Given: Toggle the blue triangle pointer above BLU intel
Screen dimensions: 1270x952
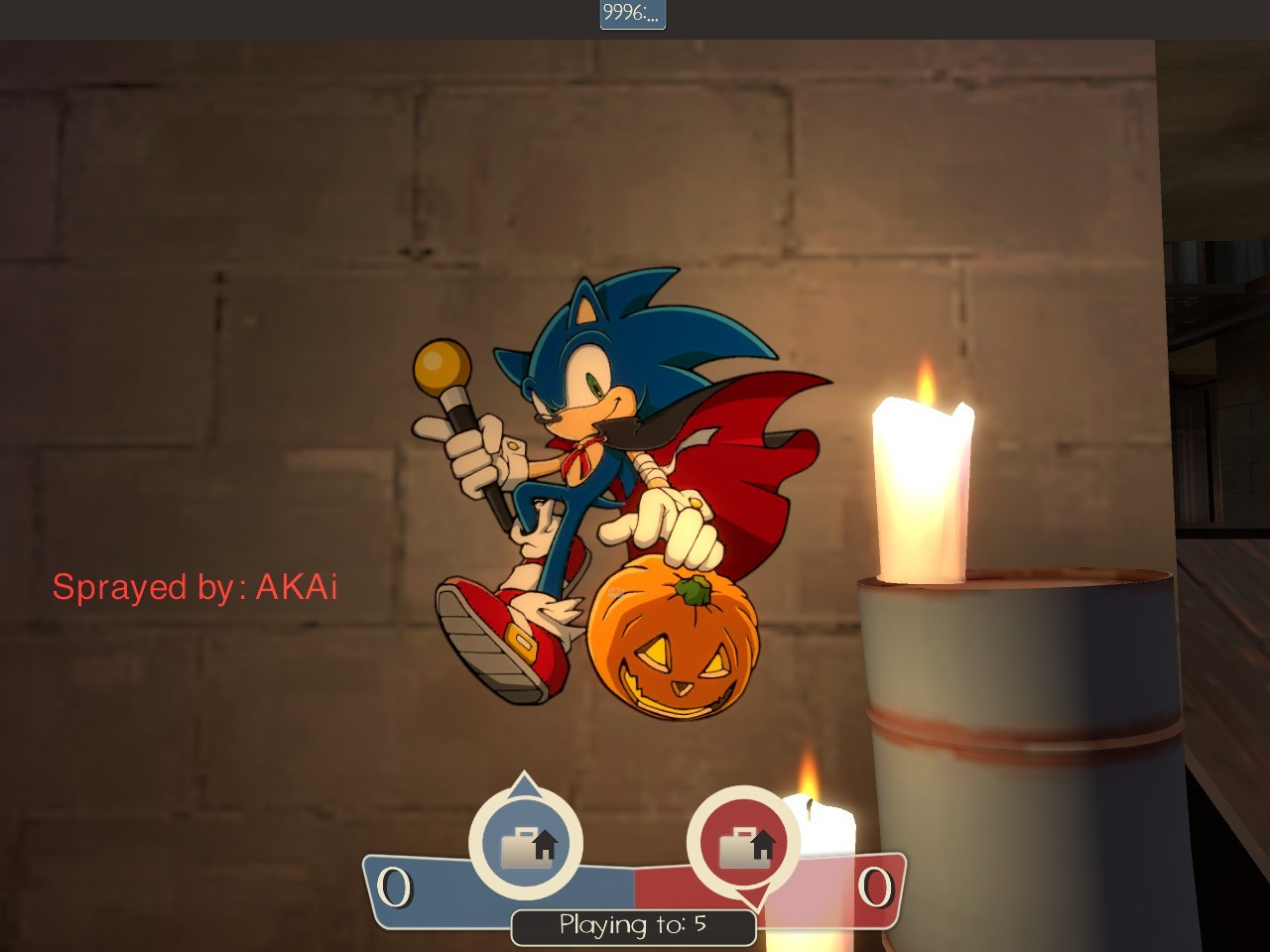Looking at the screenshot, I should (526, 783).
